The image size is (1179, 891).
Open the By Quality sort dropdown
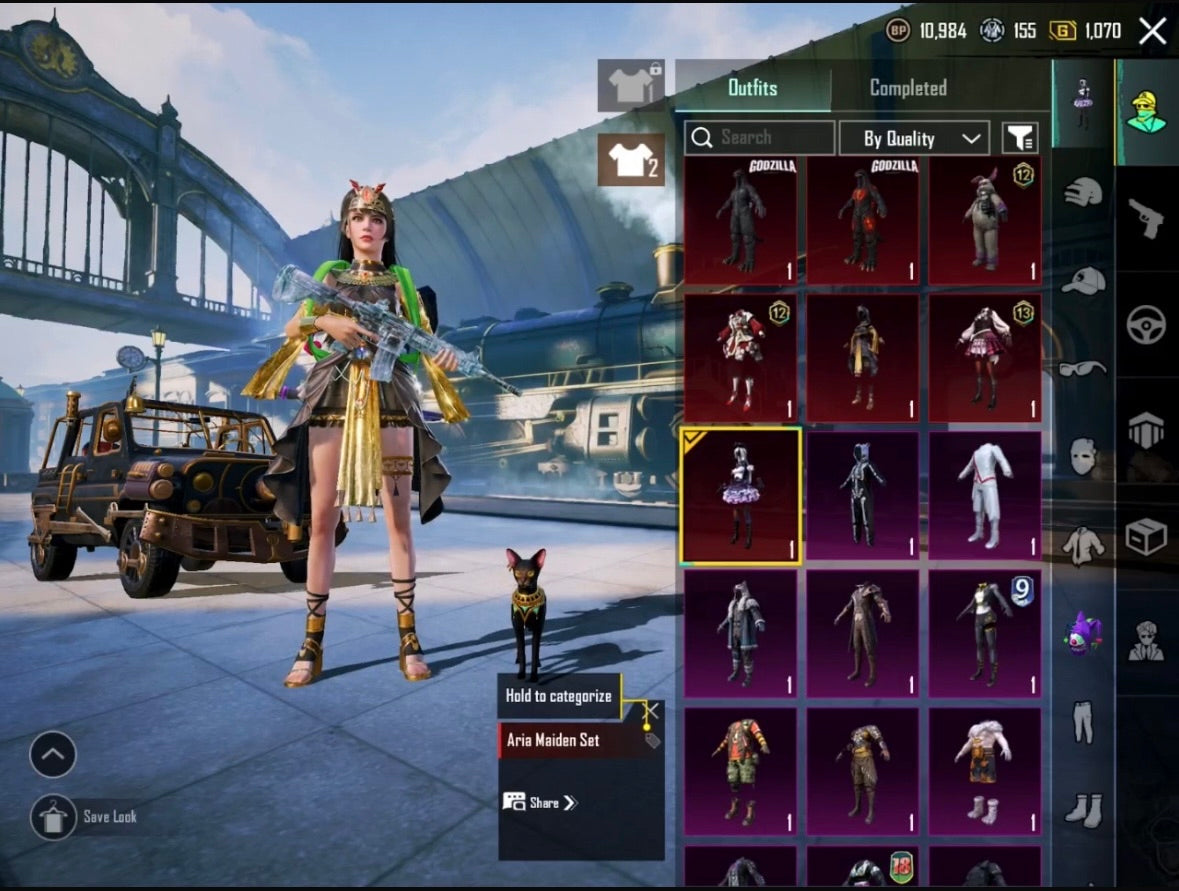click(x=913, y=139)
